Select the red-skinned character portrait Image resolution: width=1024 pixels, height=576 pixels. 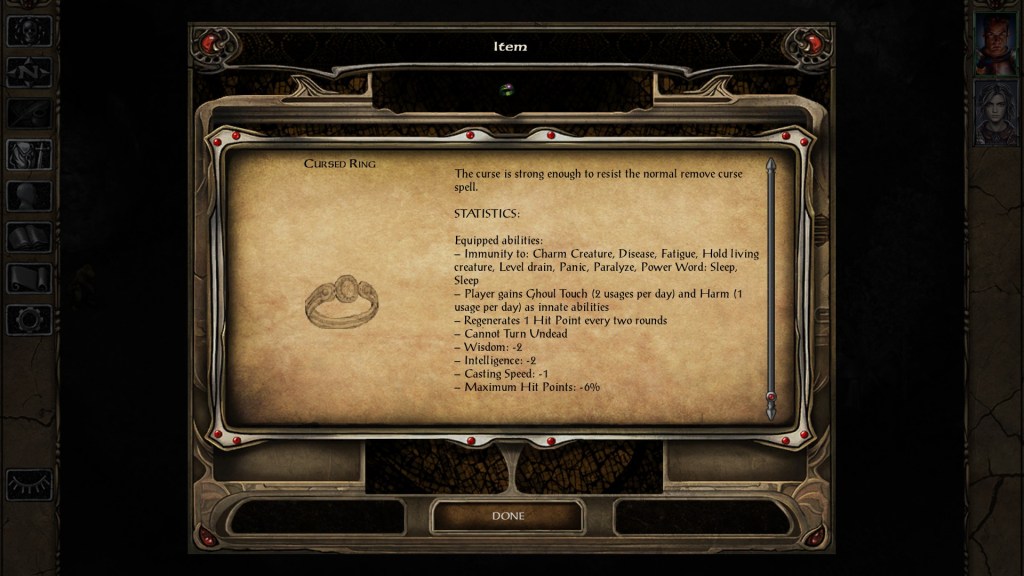click(996, 43)
